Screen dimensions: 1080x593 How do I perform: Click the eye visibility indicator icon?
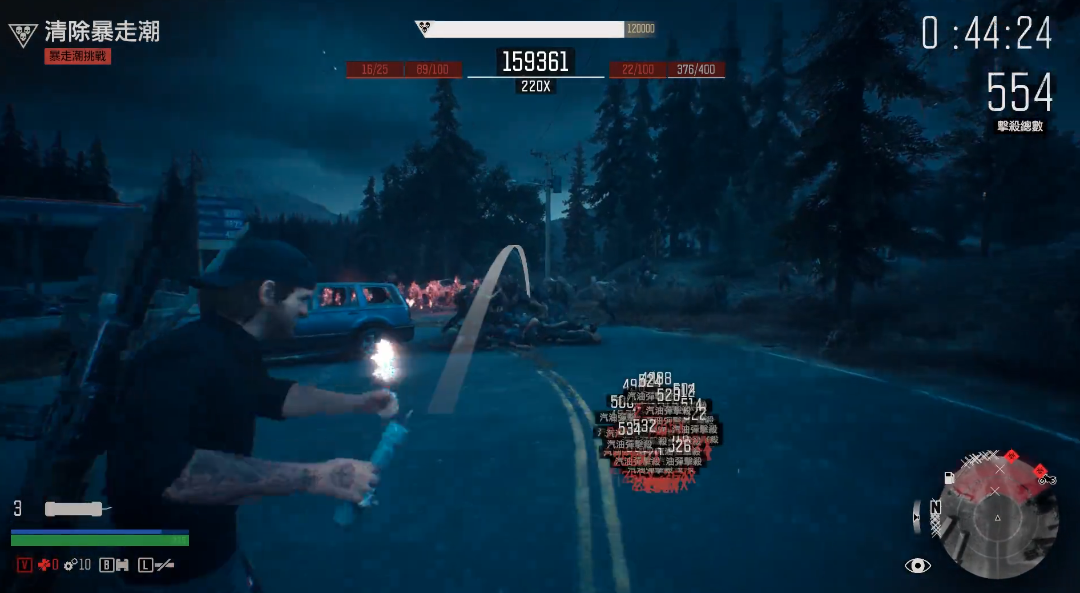coord(917,566)
